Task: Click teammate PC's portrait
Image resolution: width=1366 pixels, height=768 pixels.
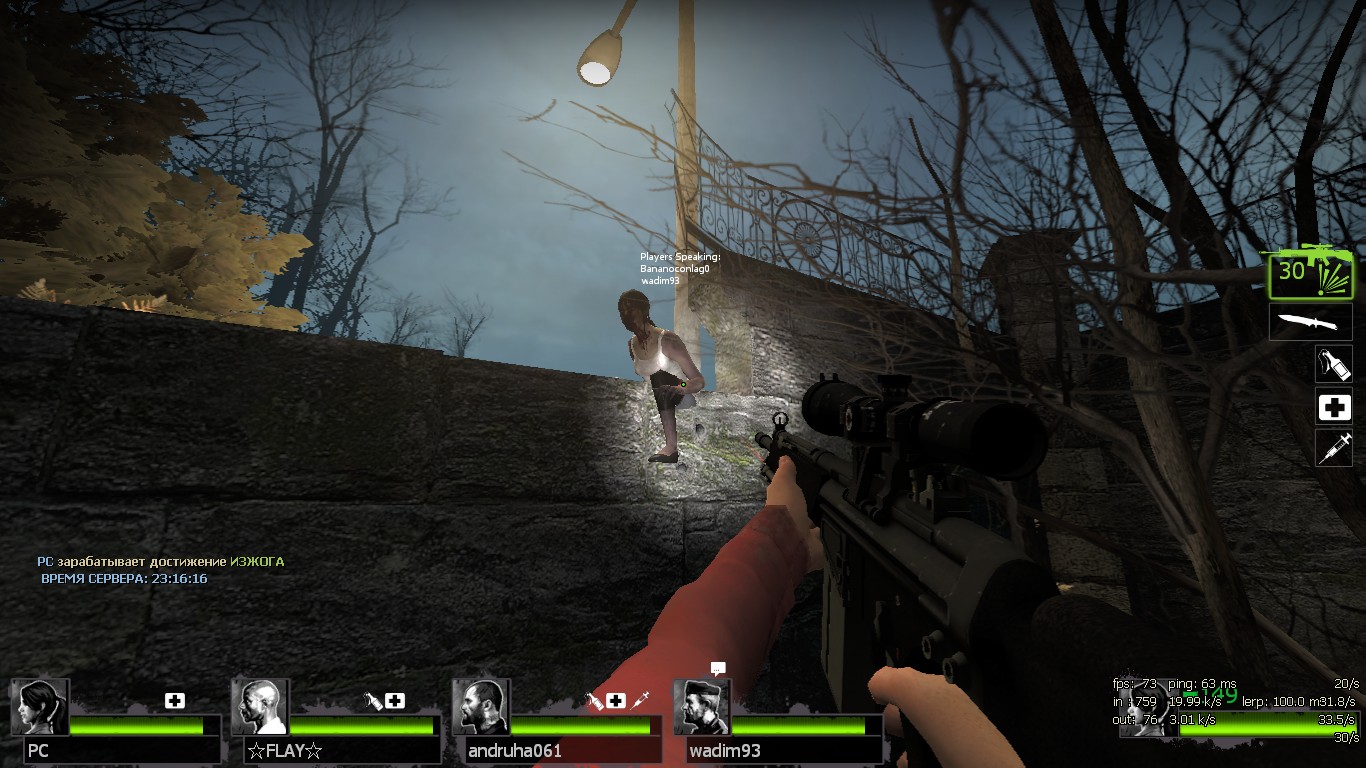Action: pyautogui.click(x=40, y=707)
